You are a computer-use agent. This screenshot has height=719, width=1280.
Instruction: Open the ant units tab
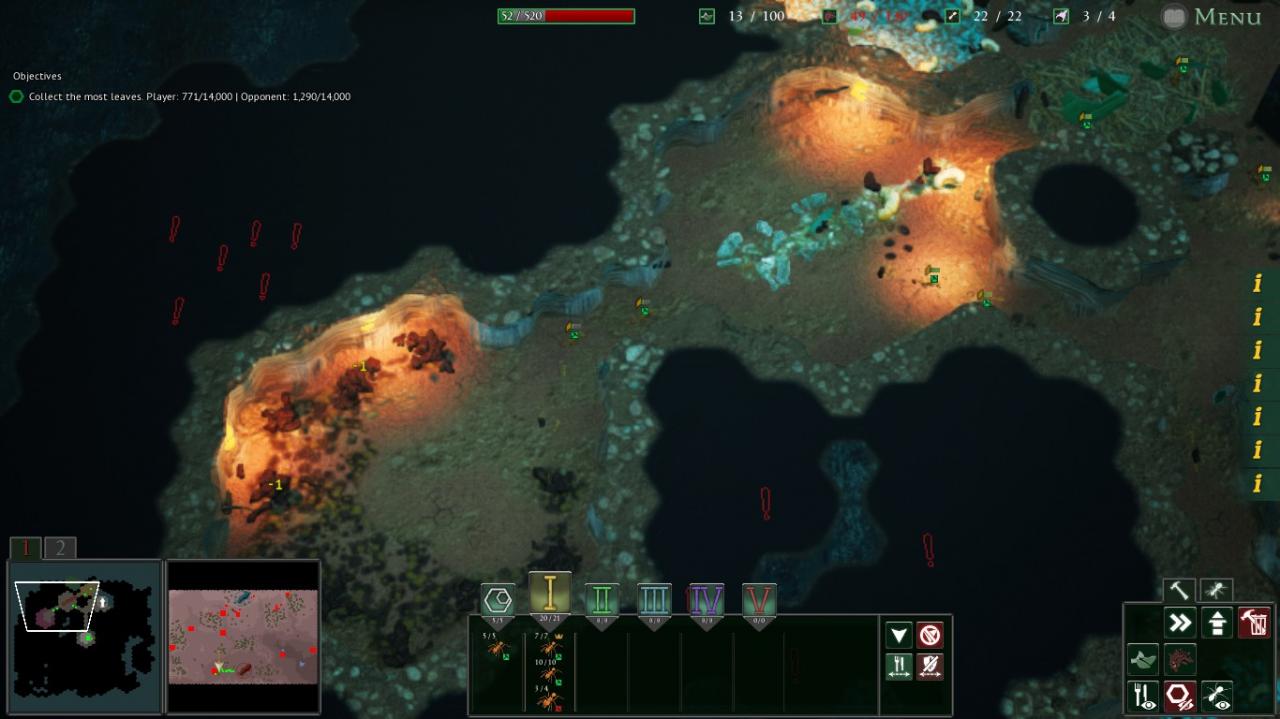pyautogui.click(x=1216, y=591)
